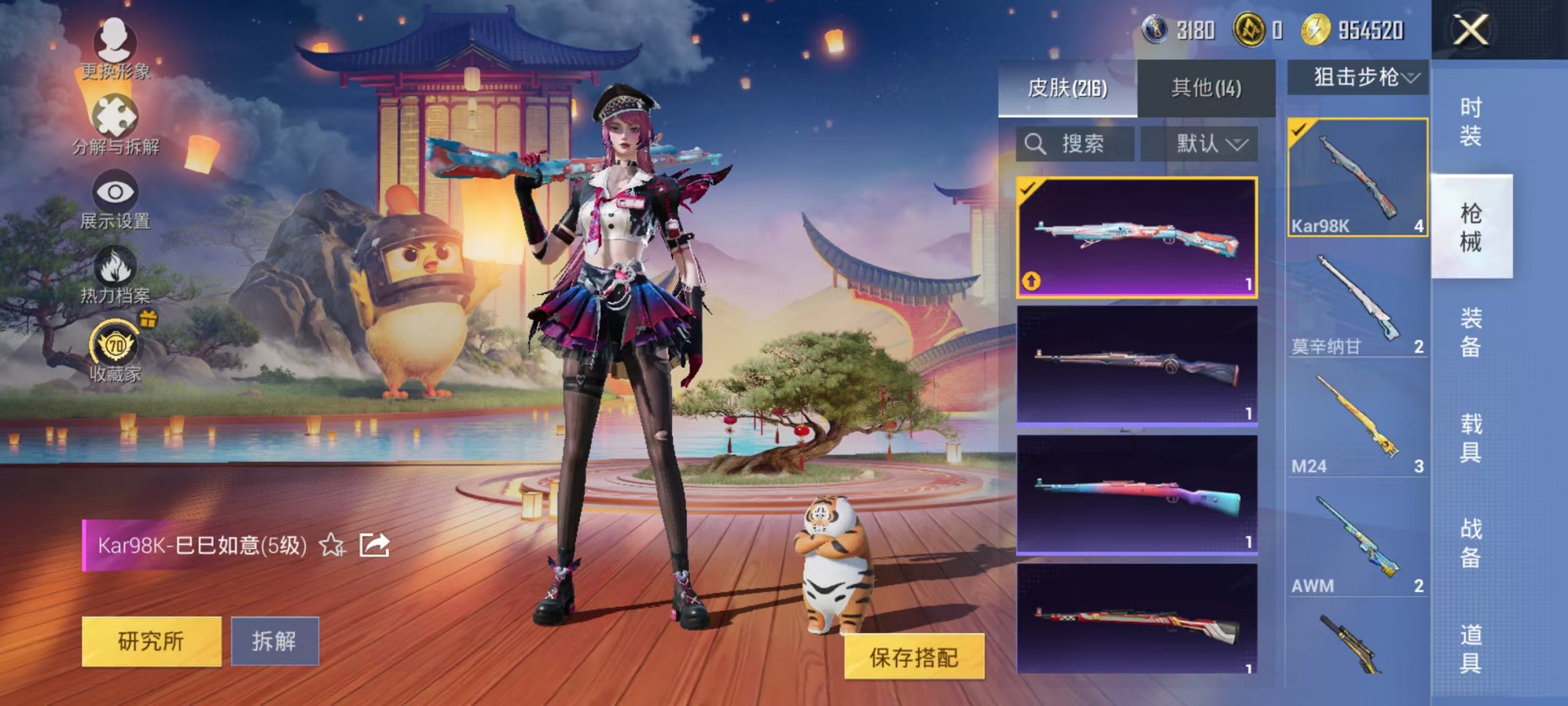Close the inventory screen with X
The image size is (1568, 706).
(1469, 30)
